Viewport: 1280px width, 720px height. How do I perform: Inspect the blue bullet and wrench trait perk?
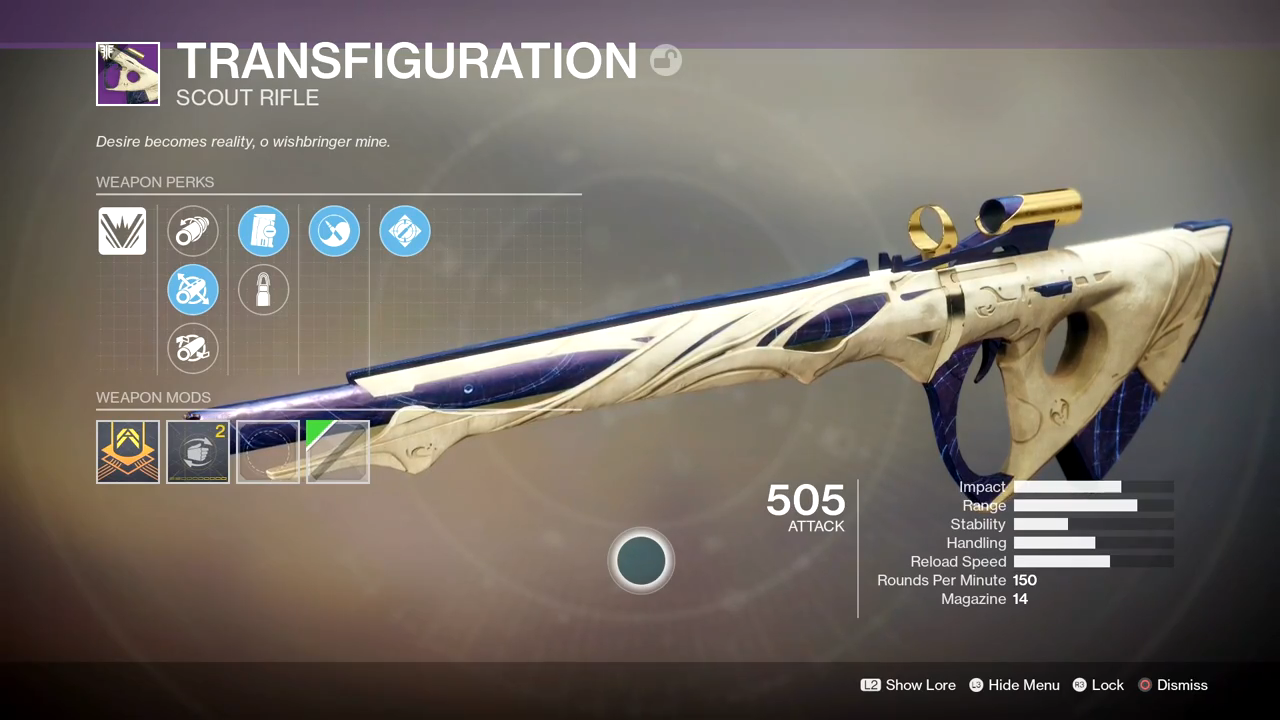point(334,231)
